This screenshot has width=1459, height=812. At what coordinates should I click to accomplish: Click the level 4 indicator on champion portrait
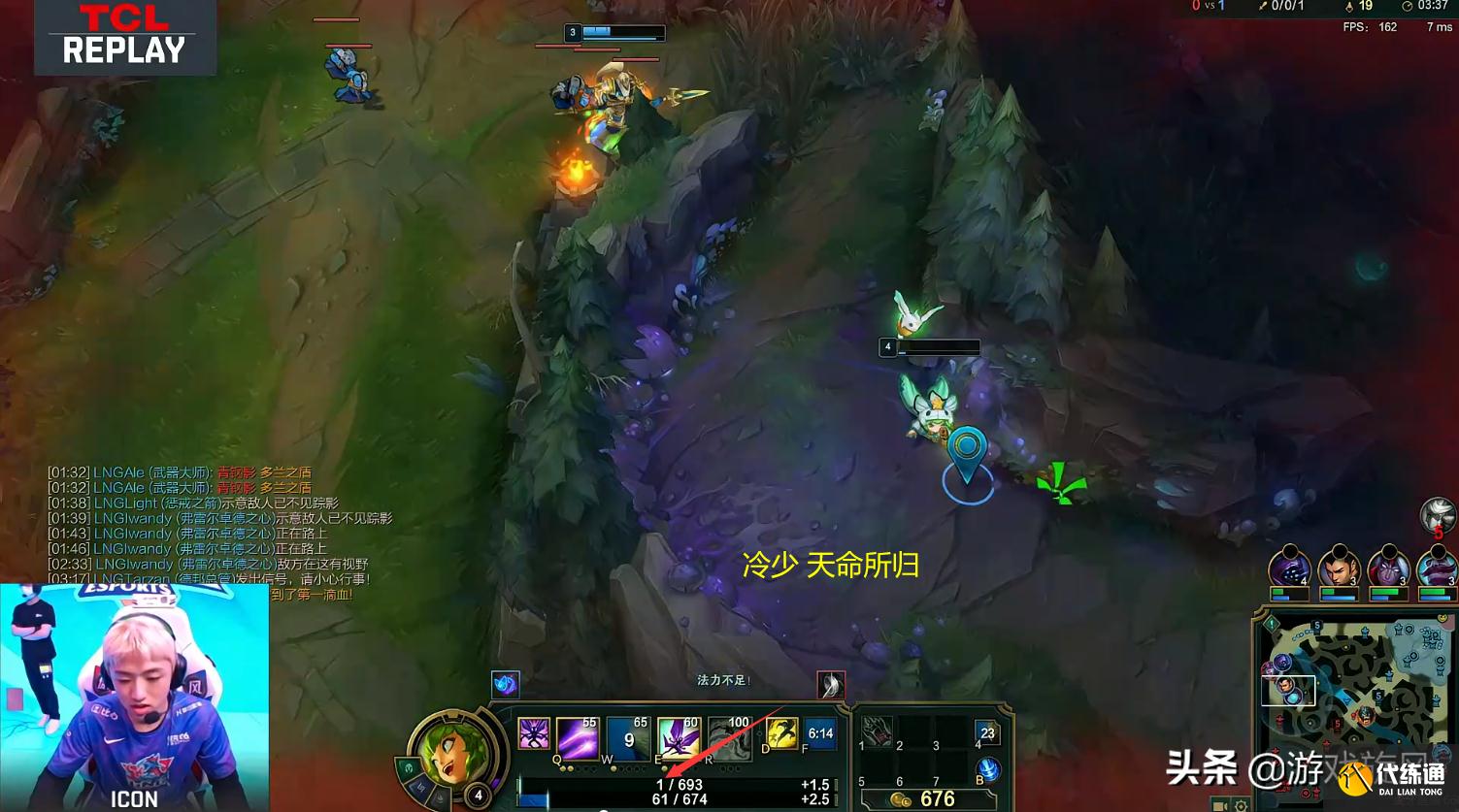477,796
